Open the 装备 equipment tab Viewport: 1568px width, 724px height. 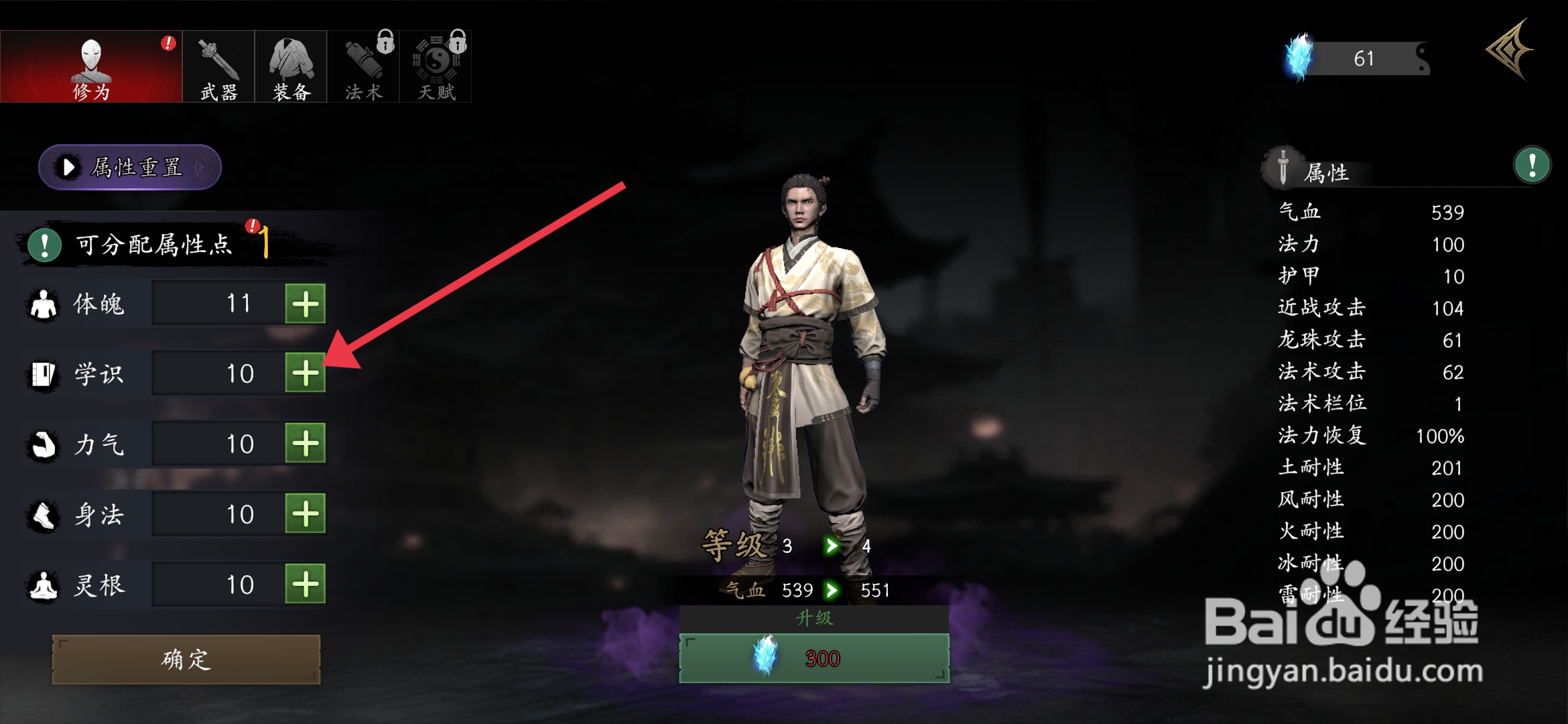(x=291, y=65)
